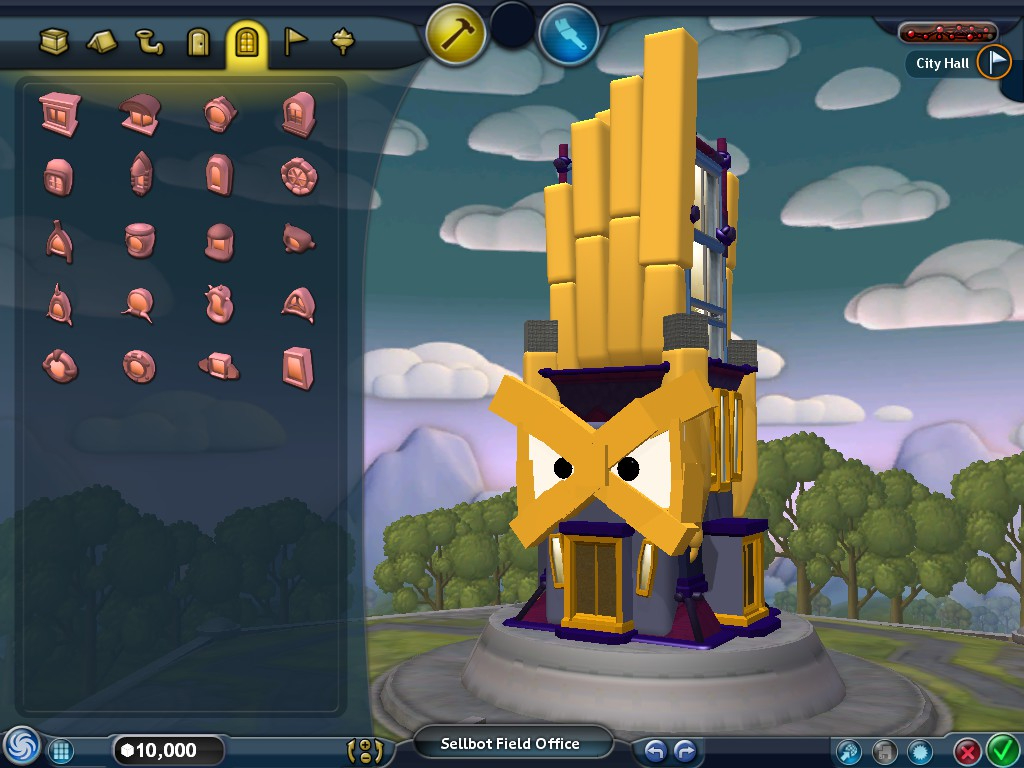Switch to paint mode with the brush button

pos(568,33)
